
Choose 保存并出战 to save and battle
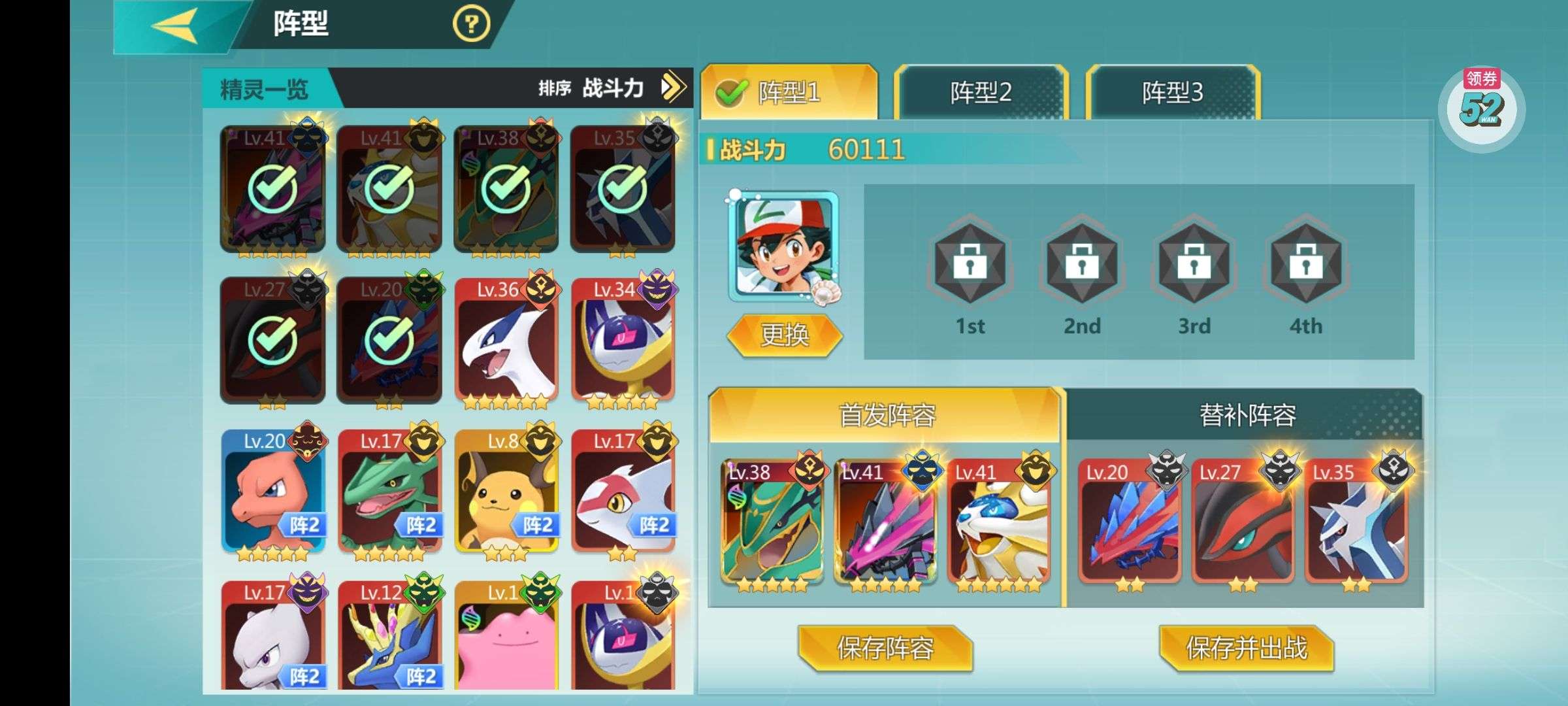[x=1246, y=648]
